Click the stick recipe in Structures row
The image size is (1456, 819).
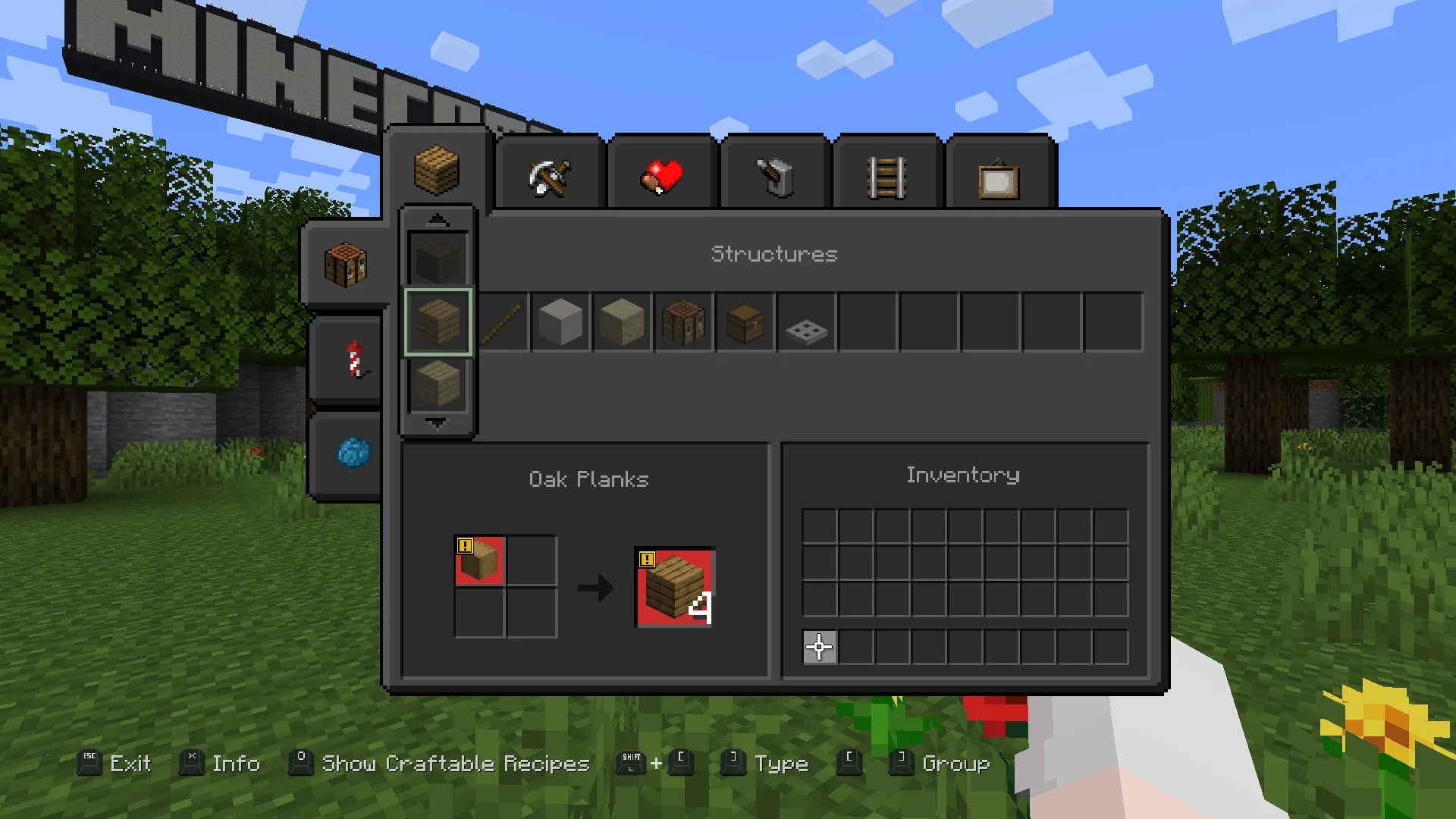[x=500, y=322]
